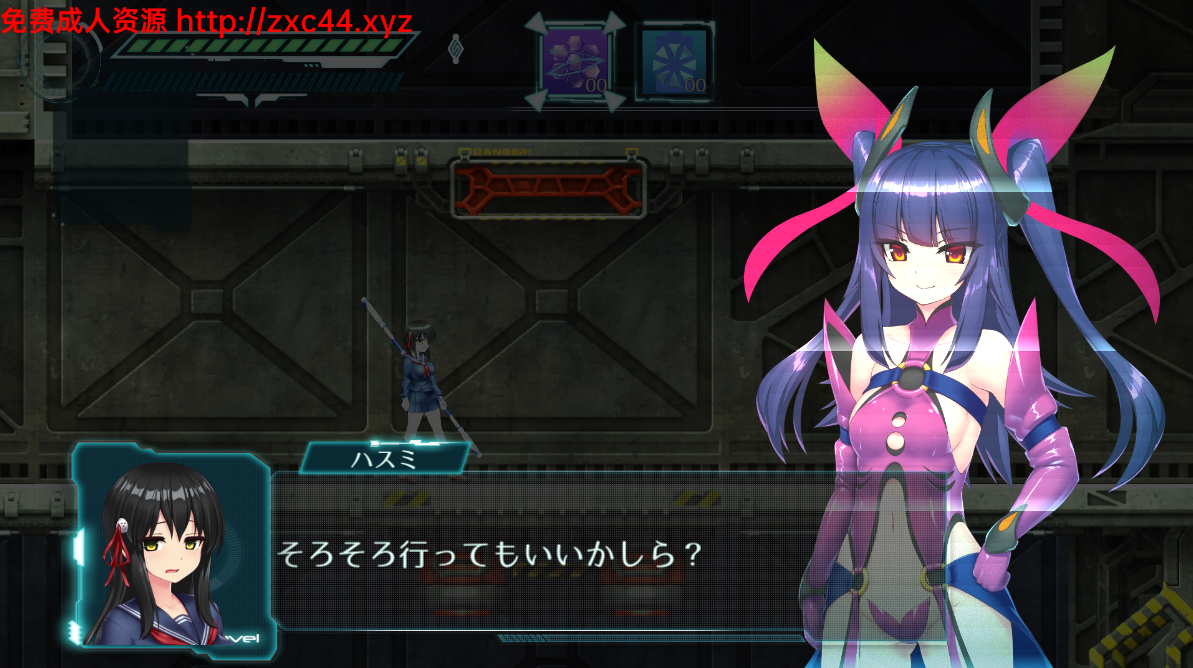Image resolution: width=1193 pixels, height=668 pixels.
Task: Advance the dialogue by clicking the text box
Action: [540, 553]
